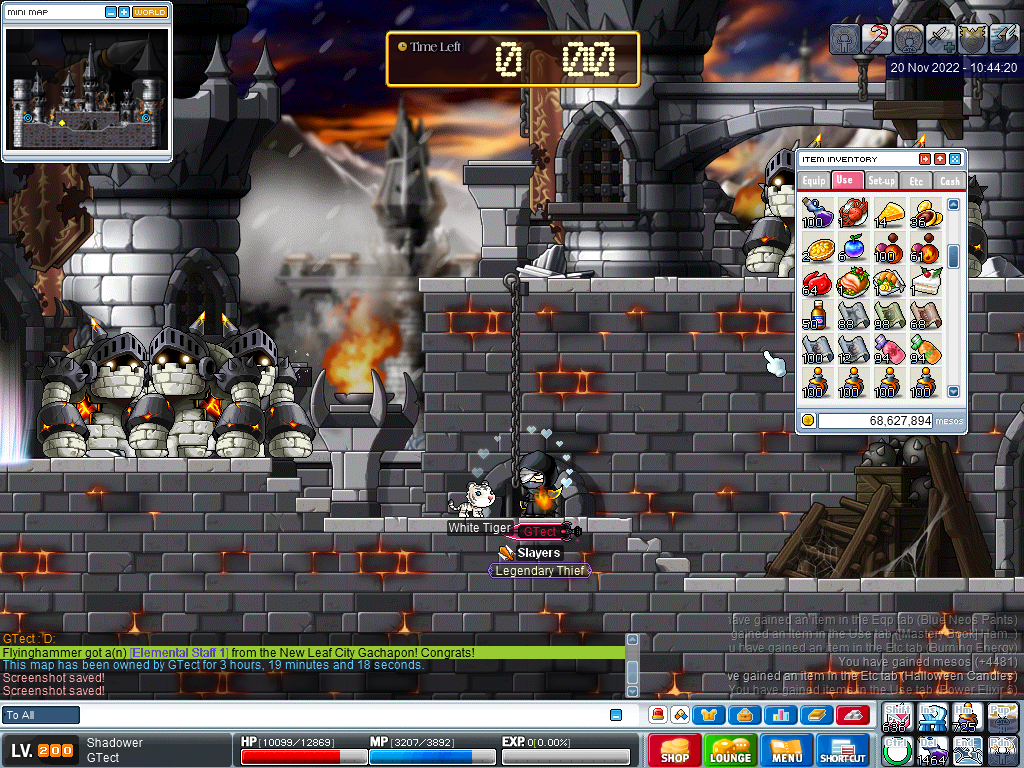This screenshot has height=768, width=1024.
Task: Switch to the Set-up inventory tab
Action: tap(881, 181)
